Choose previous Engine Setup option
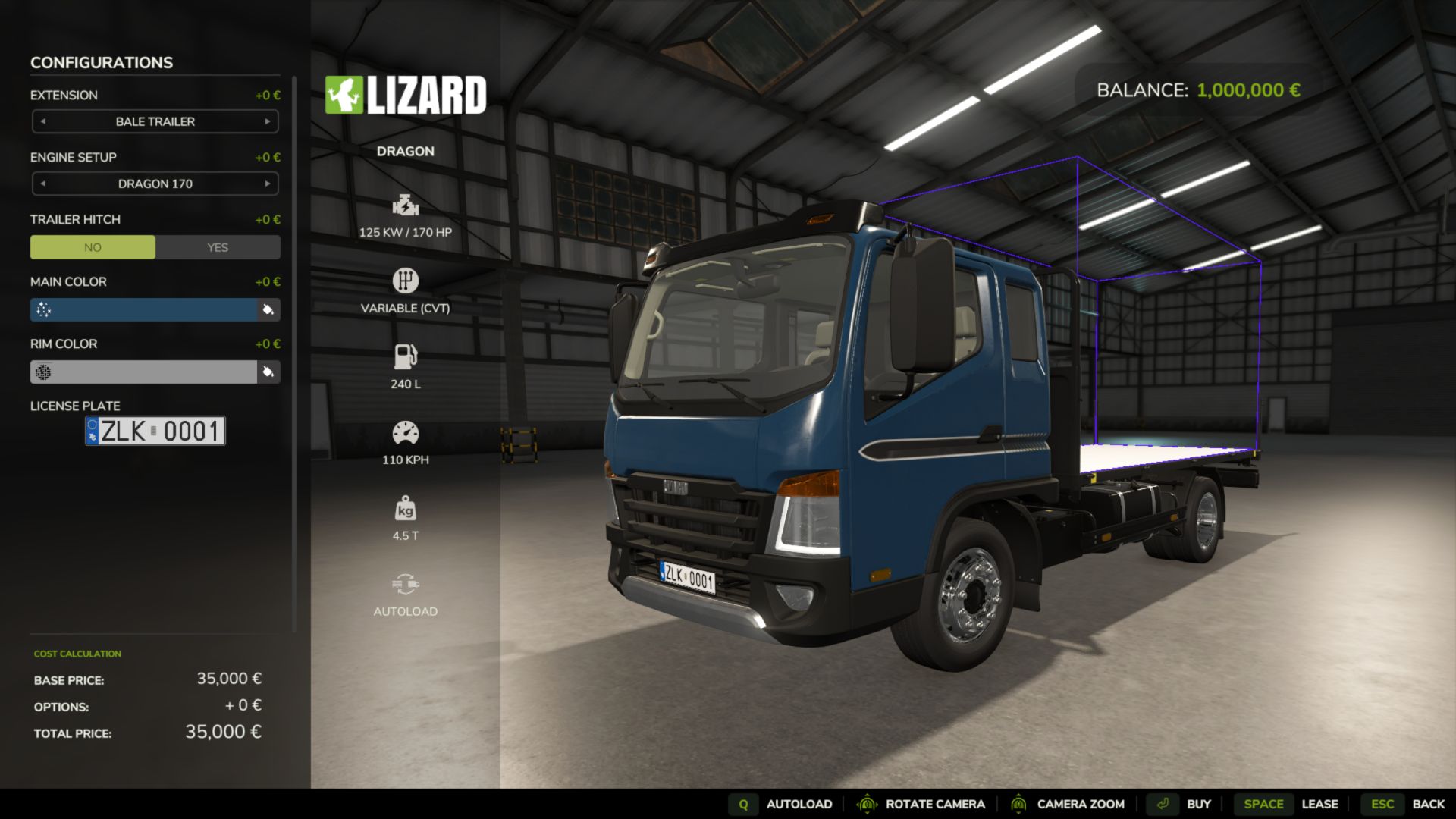This screenshot has height=819, width=1456. [43, 184]
